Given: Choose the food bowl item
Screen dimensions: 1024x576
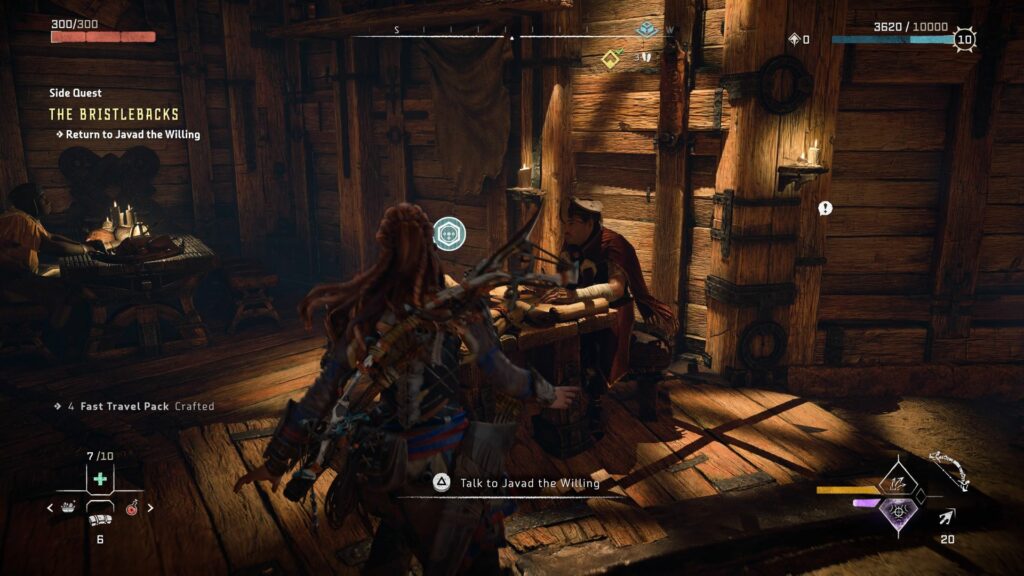Looking at the screenshot, I should pyautogui.click(x=68, y=507).
